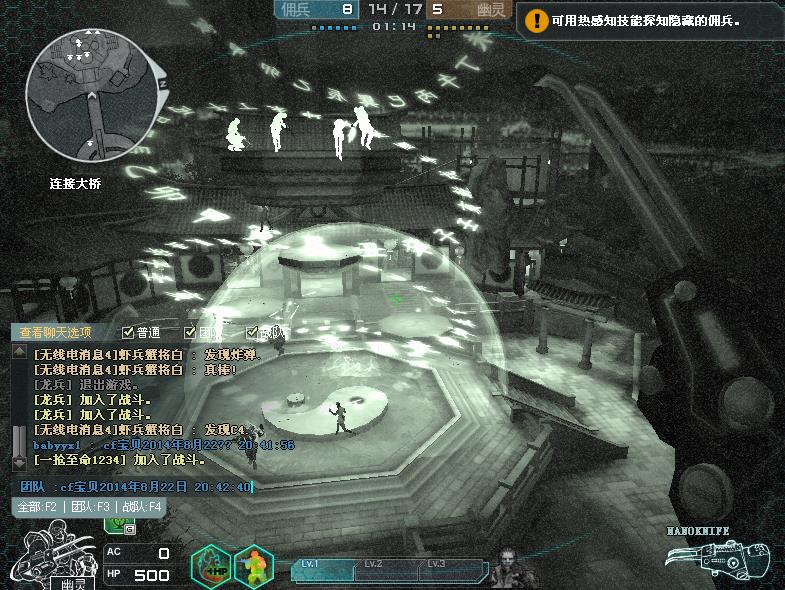
Task: Click the small green icon below chat tabs
Action: point(117,523)
